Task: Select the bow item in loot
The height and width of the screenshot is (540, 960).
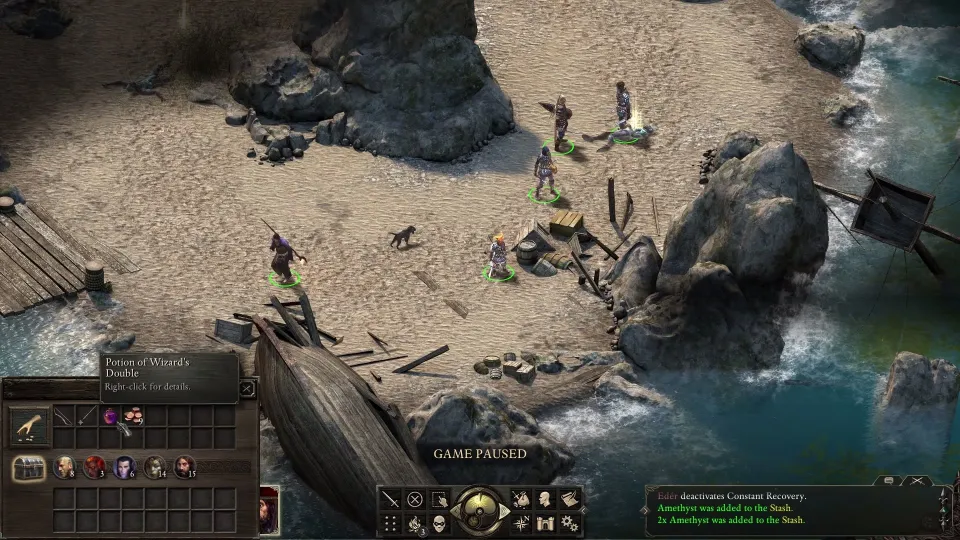Action: click(63, 414)
